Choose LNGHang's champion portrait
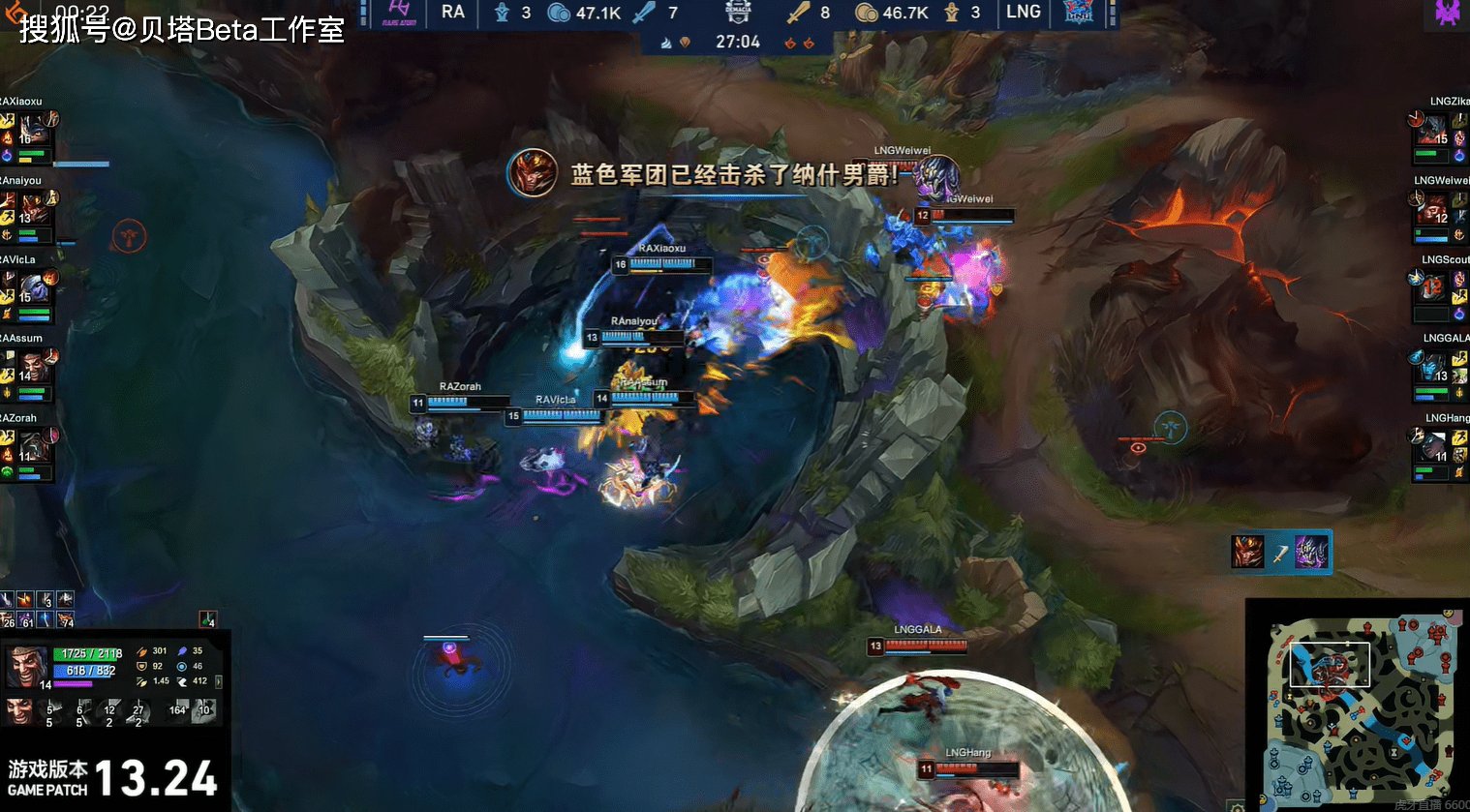 [x=1433, y=447]
